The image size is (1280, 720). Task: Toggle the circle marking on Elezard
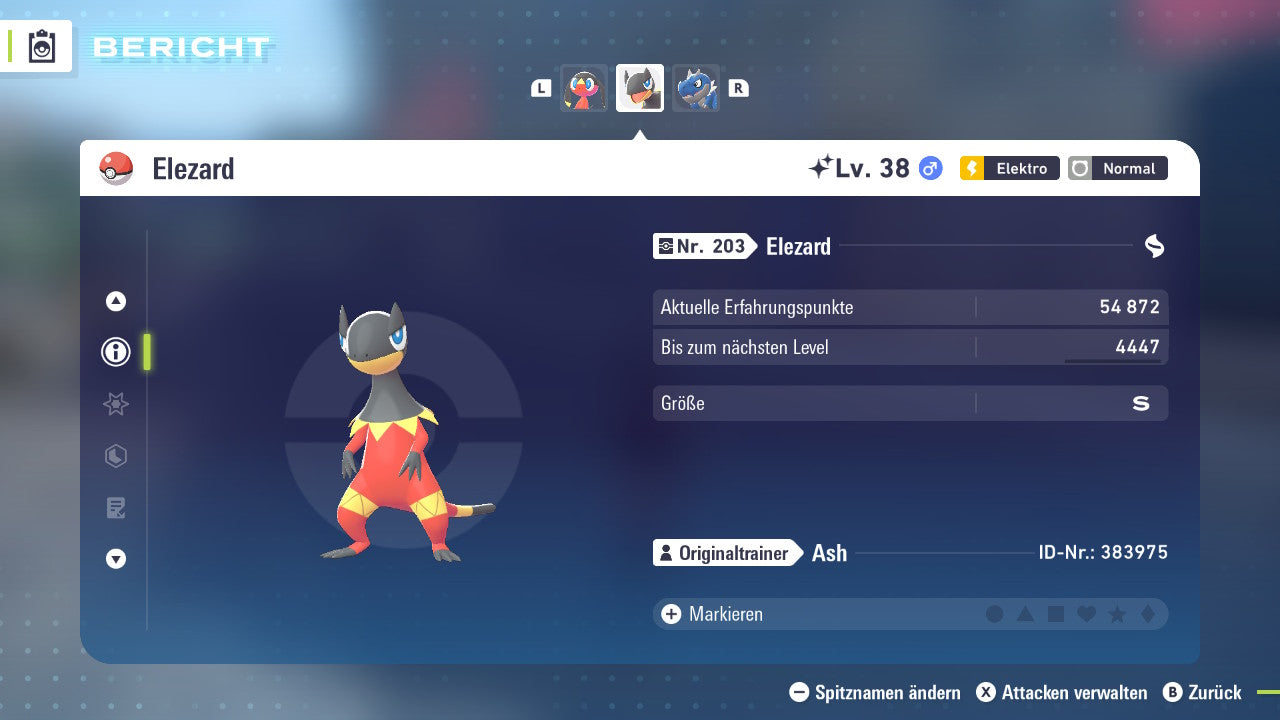(x=995, y=614)
